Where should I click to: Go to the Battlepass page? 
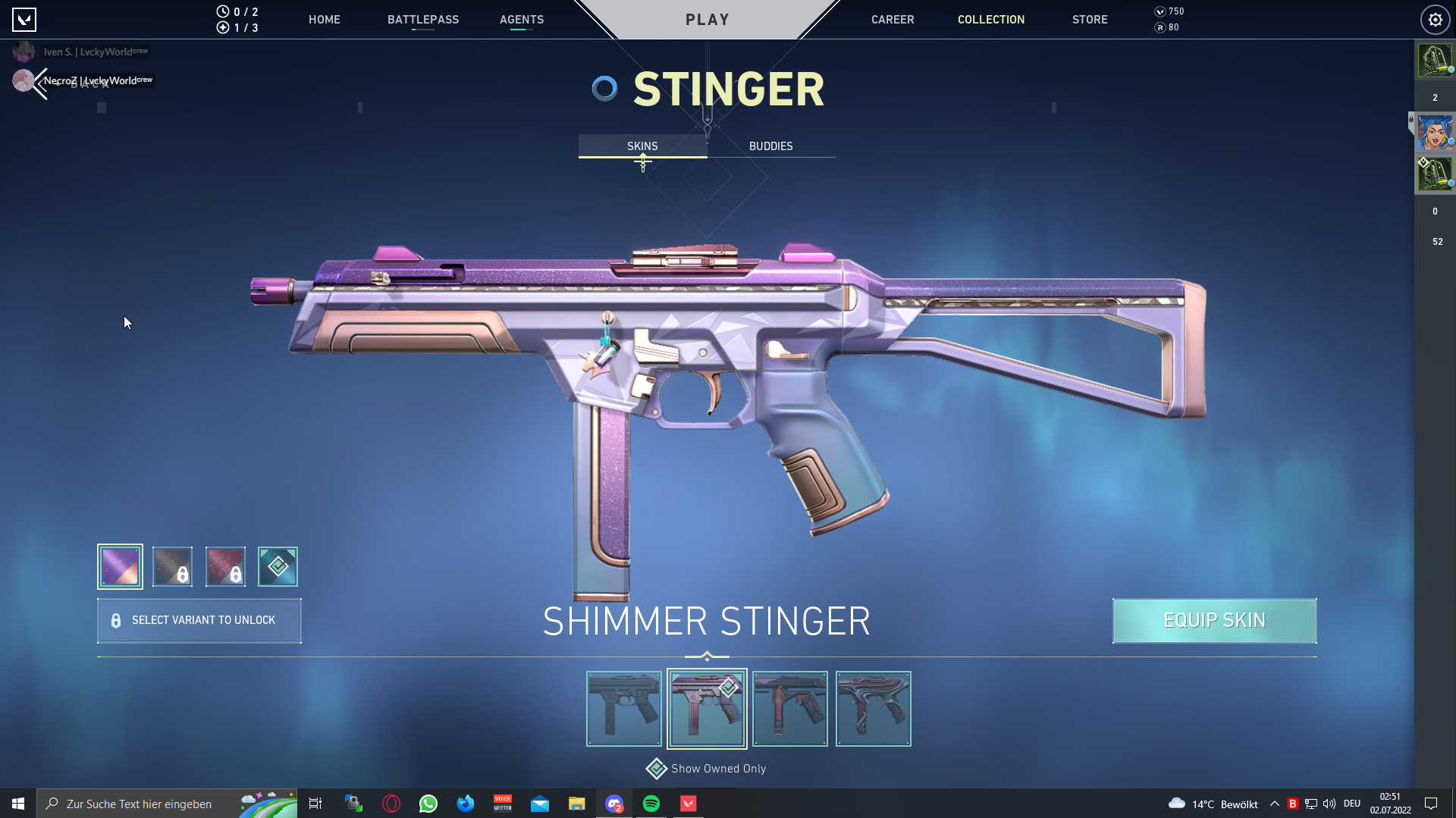coord(422,20)
